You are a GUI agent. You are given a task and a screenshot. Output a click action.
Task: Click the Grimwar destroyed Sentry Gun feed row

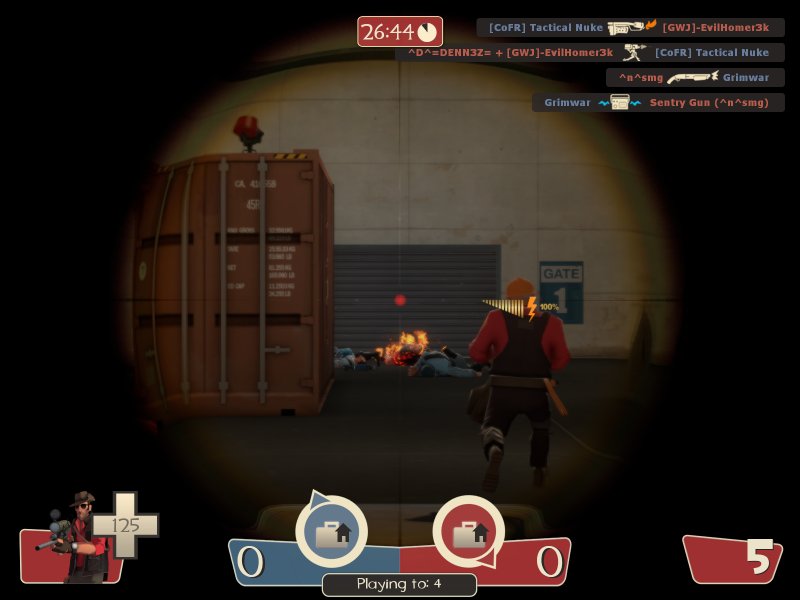click(658, 102)
